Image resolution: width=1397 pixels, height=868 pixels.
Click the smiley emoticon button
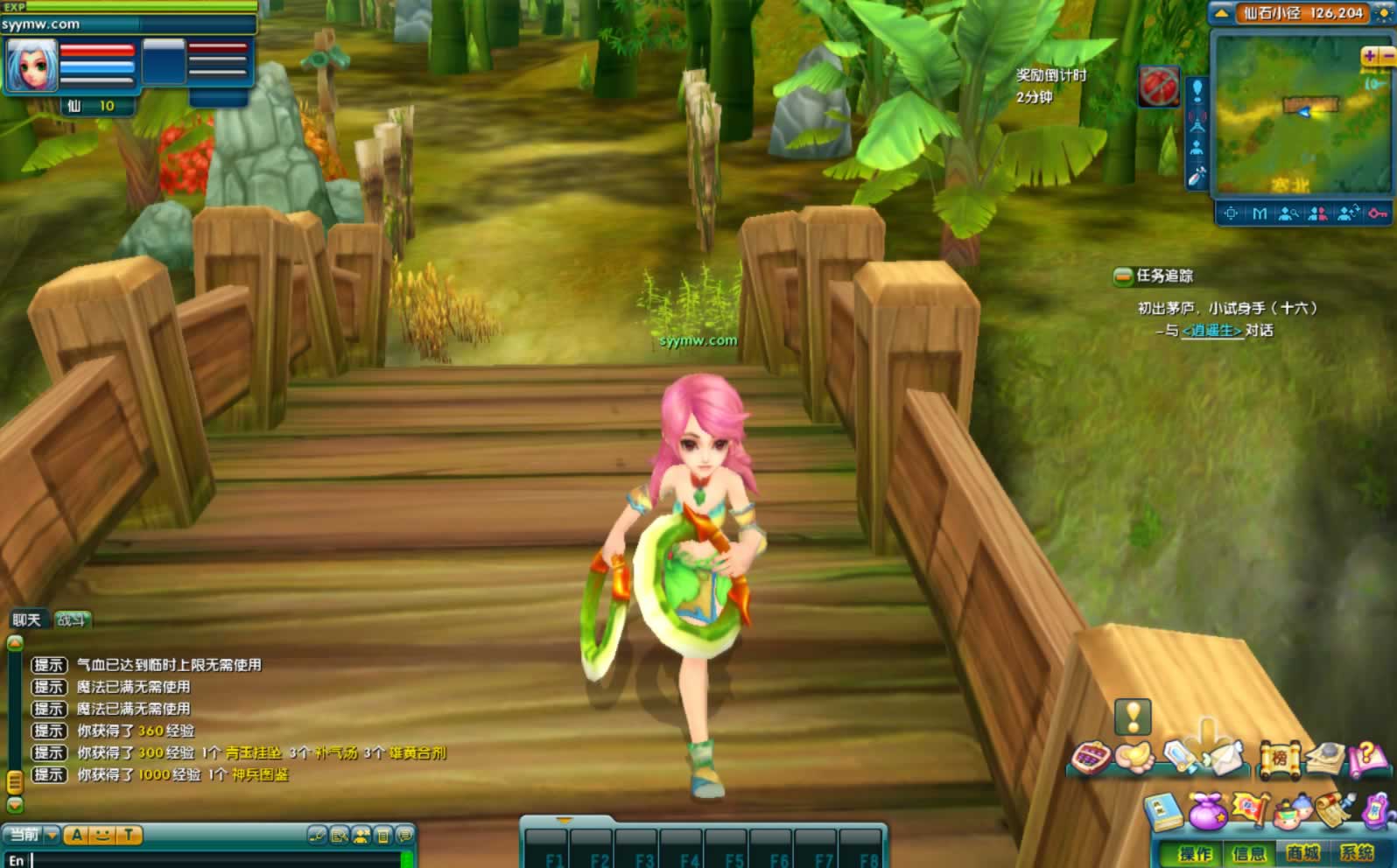[x=102, y=835]
